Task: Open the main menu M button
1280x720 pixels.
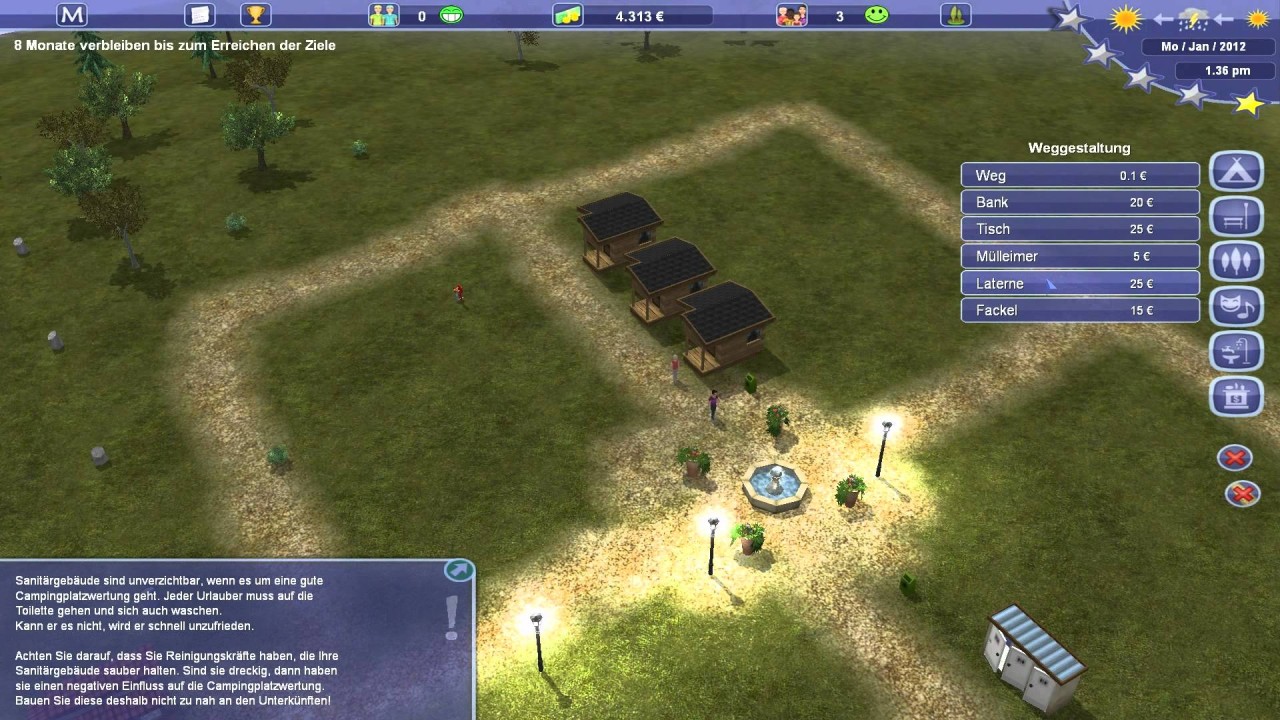Action: 72,15
